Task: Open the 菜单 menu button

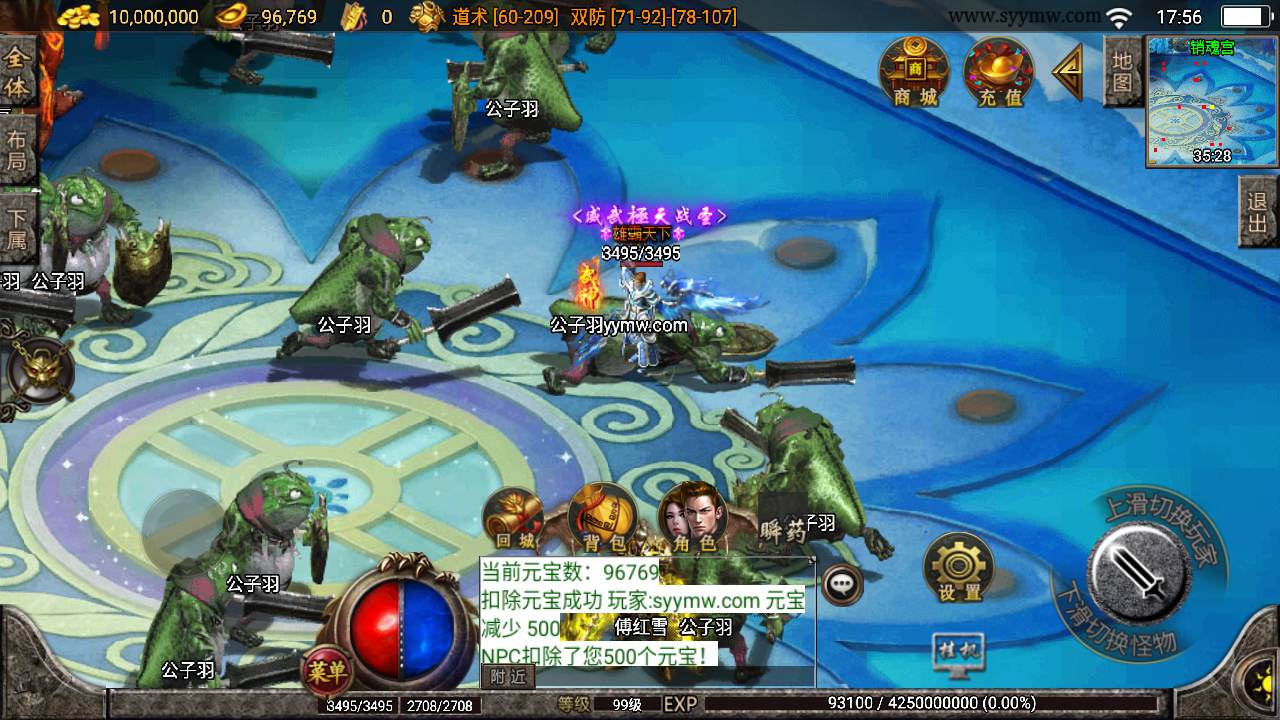Action: (327, 670)
